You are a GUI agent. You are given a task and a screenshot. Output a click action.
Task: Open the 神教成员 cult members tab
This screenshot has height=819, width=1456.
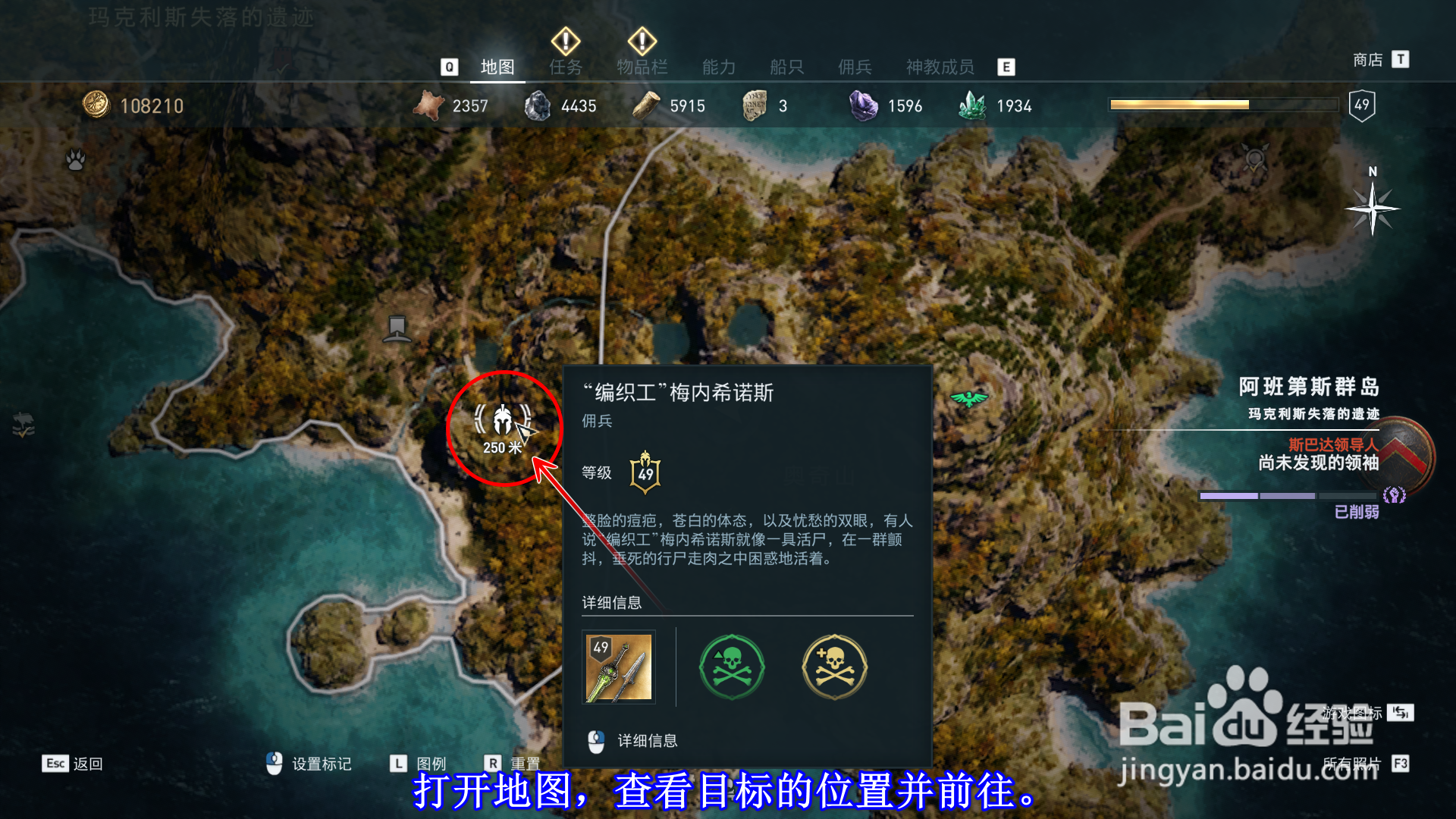click(939, 67)
